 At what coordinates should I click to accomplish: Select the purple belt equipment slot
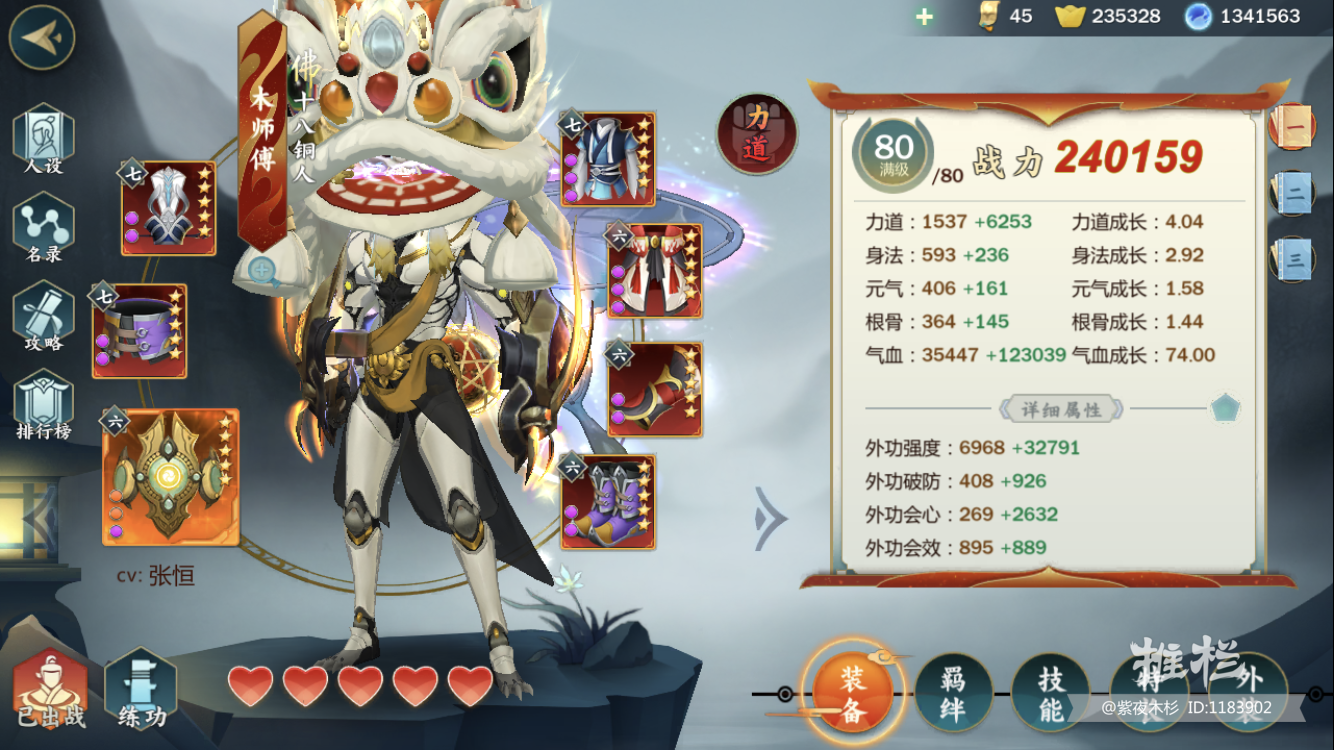coord(139,331)
